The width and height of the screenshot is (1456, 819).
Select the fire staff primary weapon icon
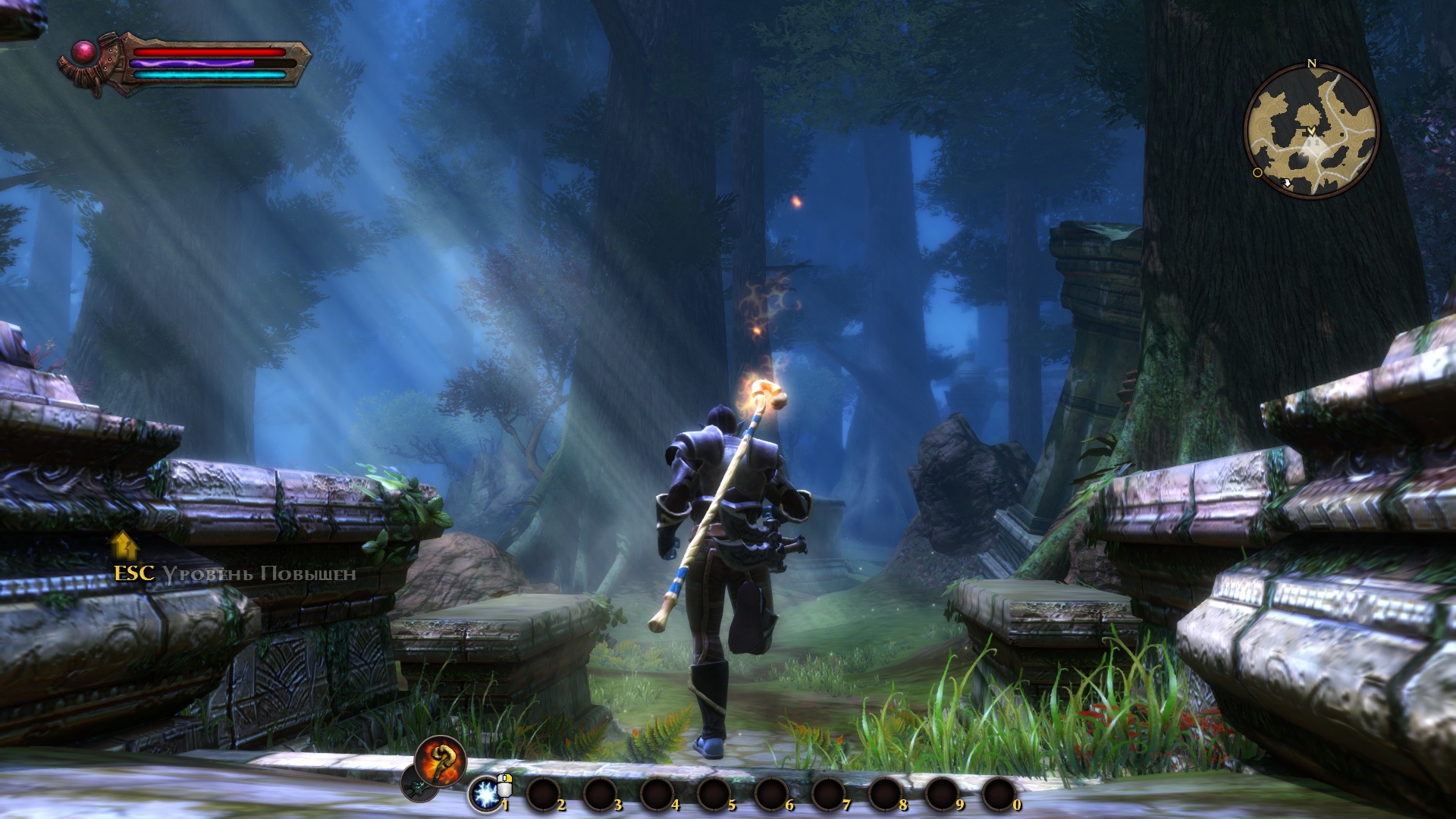coord(440,759)
